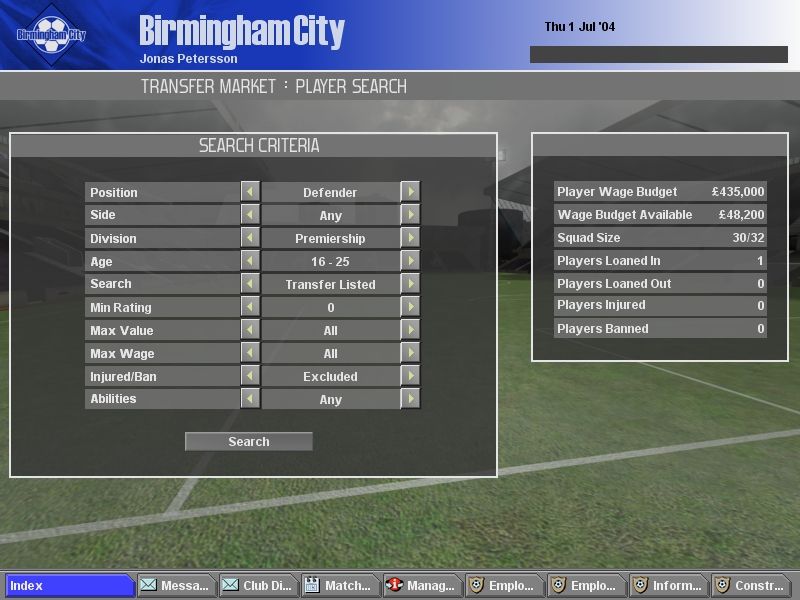
Task: Open the Index taskbar item
Action: point(70,586)
